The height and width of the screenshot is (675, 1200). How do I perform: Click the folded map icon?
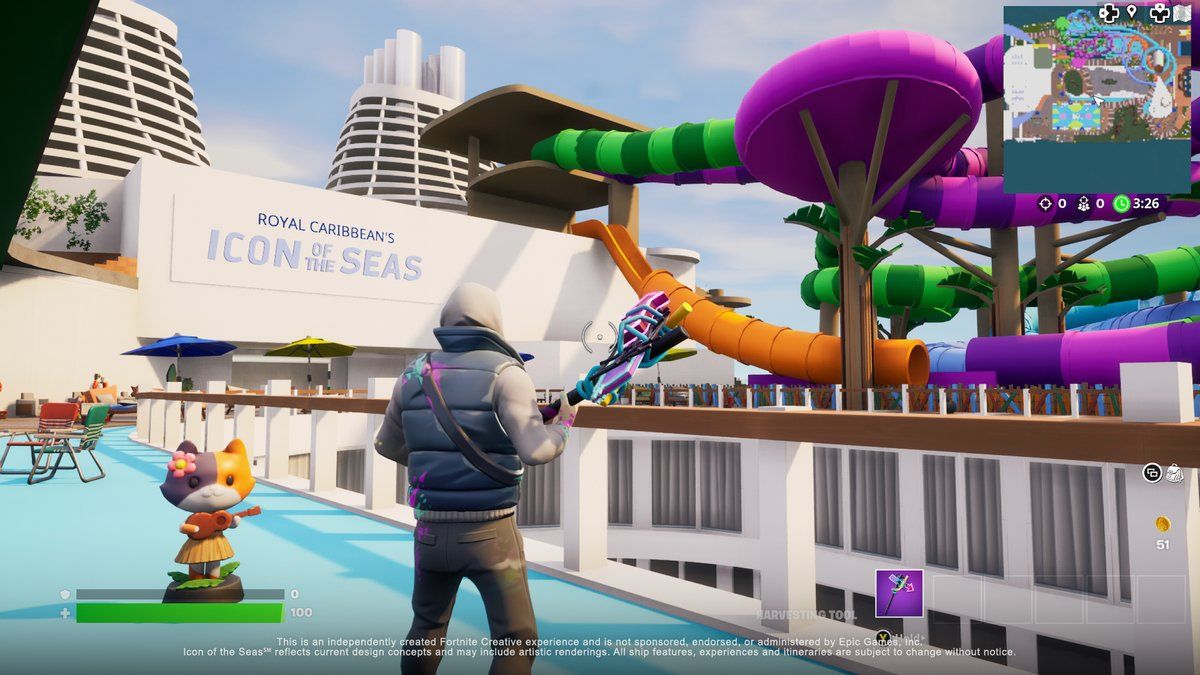(x=1183, y=13)
